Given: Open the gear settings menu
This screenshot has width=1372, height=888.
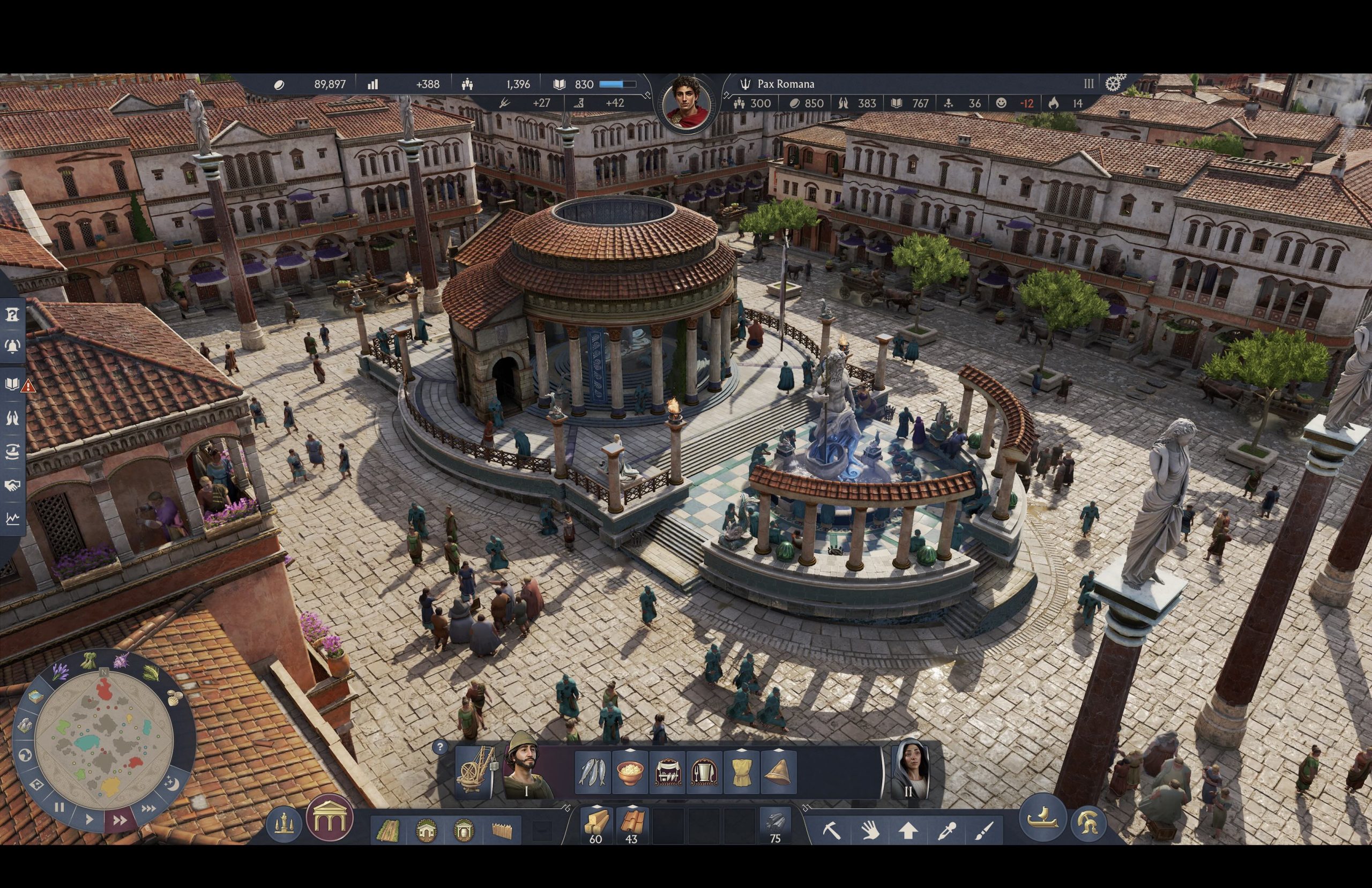Looking at the screenshot, I should pos(1114,84).
